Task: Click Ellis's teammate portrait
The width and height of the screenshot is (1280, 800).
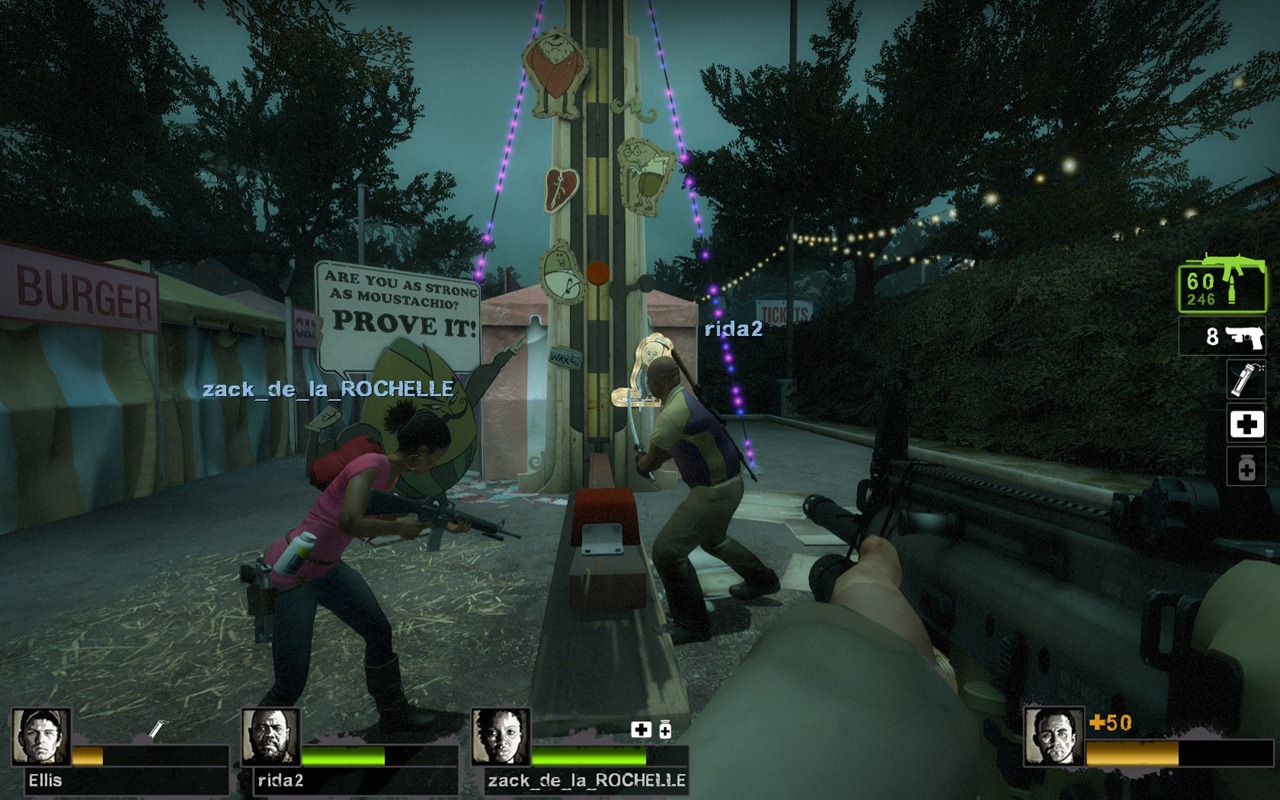Action: click(x=41, y=737)
